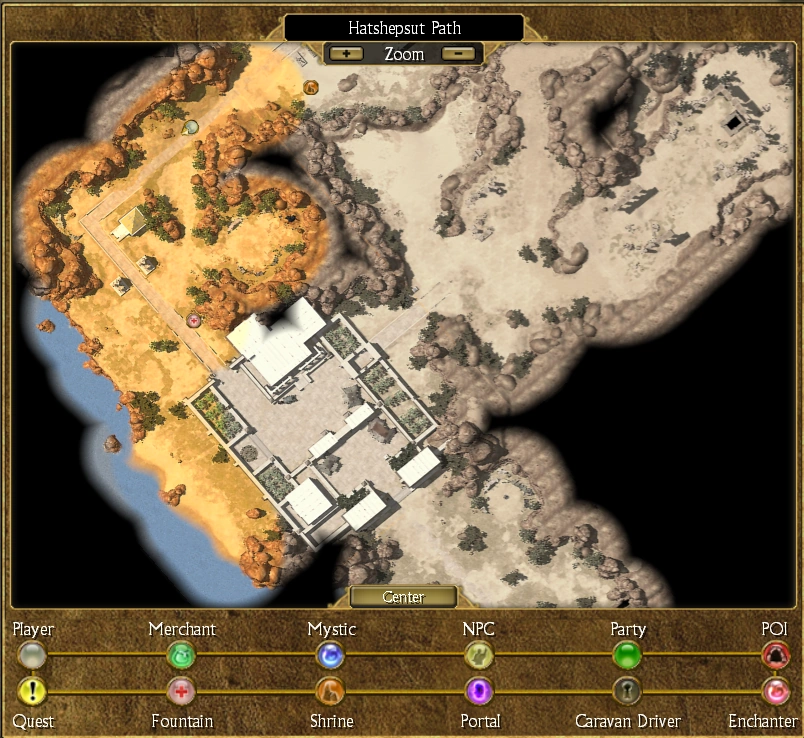
Task: Zoom in the map with the plus button
Action: (346, 54)
